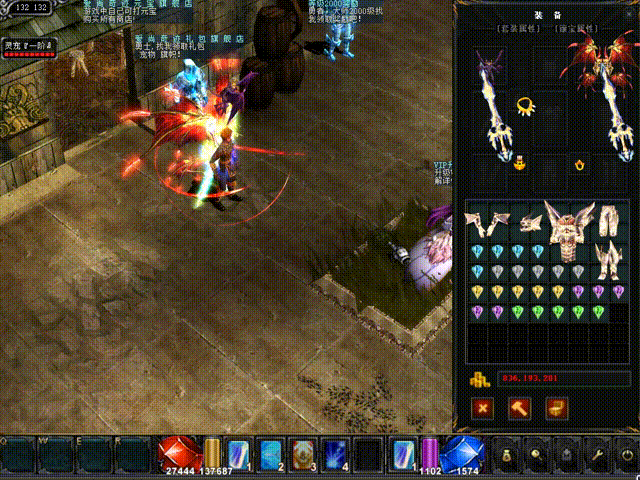
Task: Open the bag menu button on bottom bar
Action: click(507, 456)
